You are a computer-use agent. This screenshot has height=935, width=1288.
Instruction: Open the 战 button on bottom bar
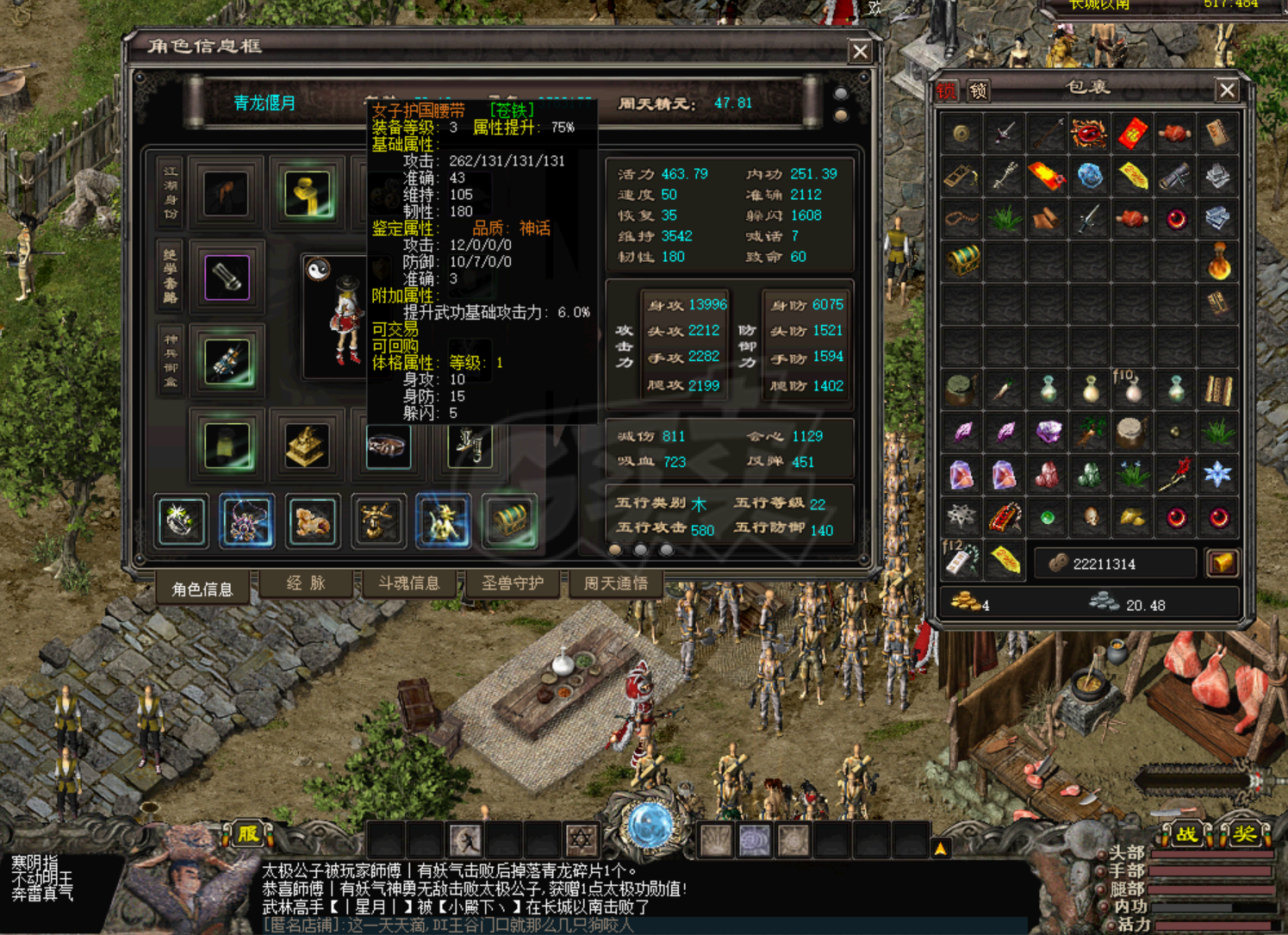pyautogui.click(x=1186, y=834)
